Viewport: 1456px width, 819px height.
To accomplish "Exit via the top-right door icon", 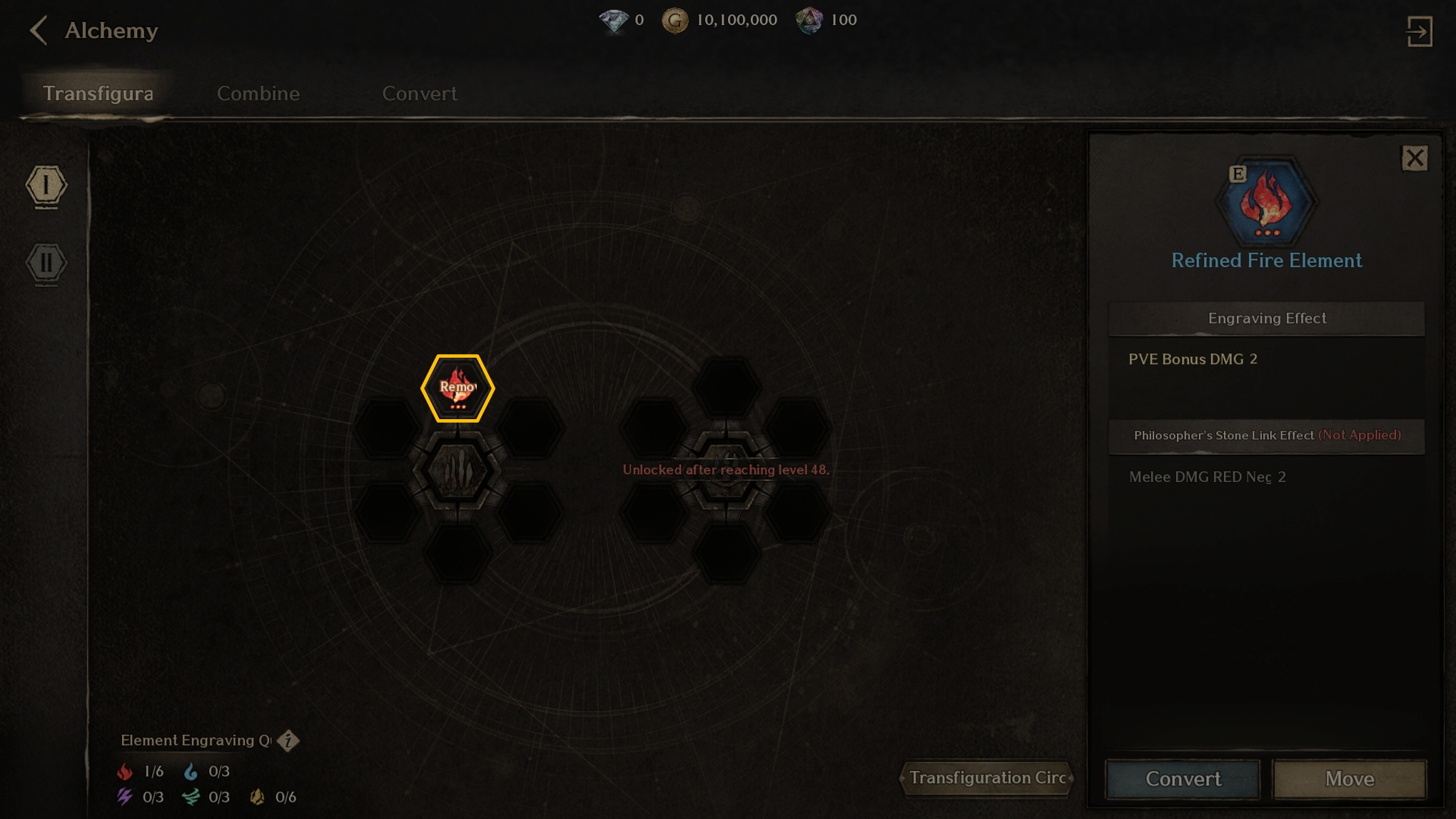I will (x=1419, y=31).
